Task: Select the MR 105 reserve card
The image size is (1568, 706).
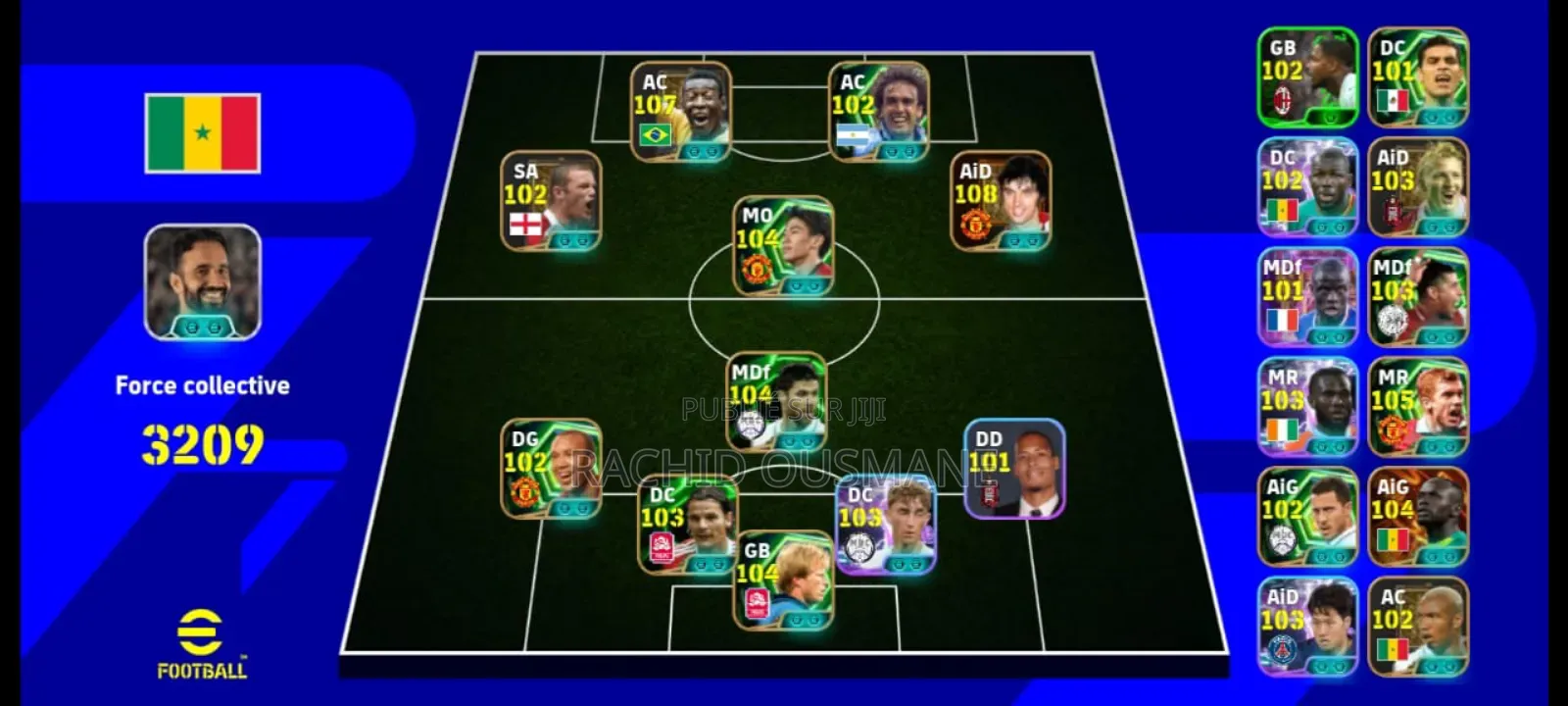Action: (x=1418, y=407)
